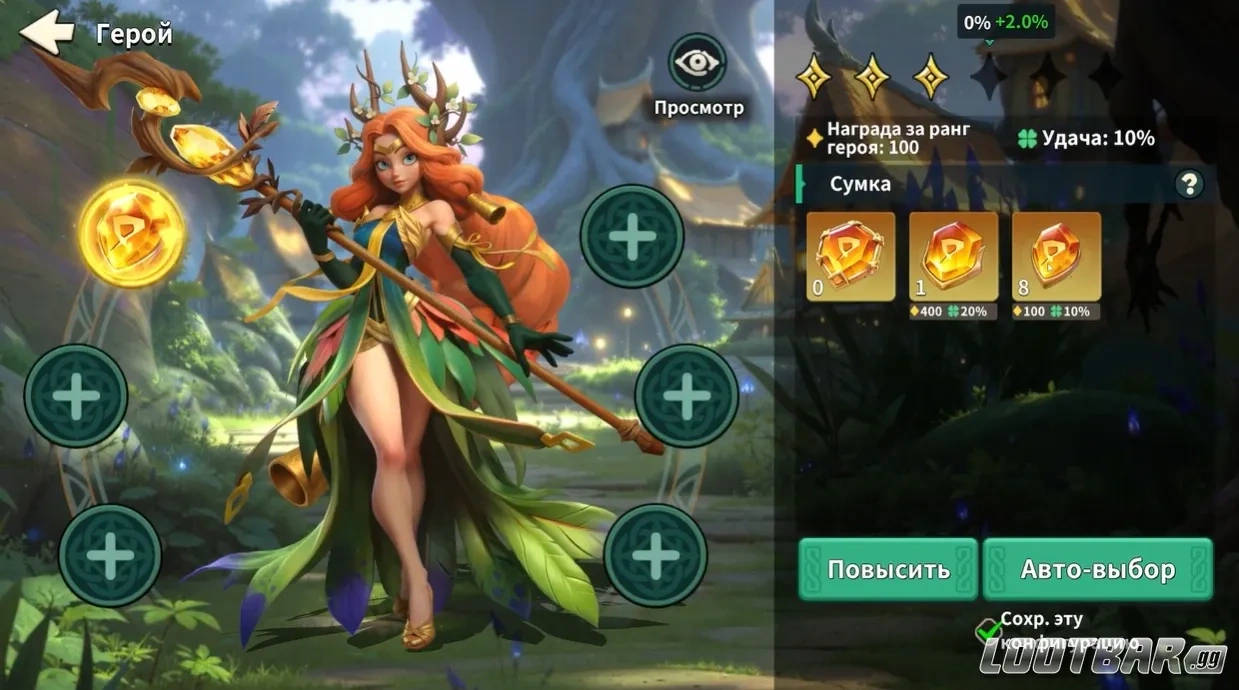1239x690 pixels.
Task: Choose the gem worth 400 and 20% luck
Action: pos(953,256)
